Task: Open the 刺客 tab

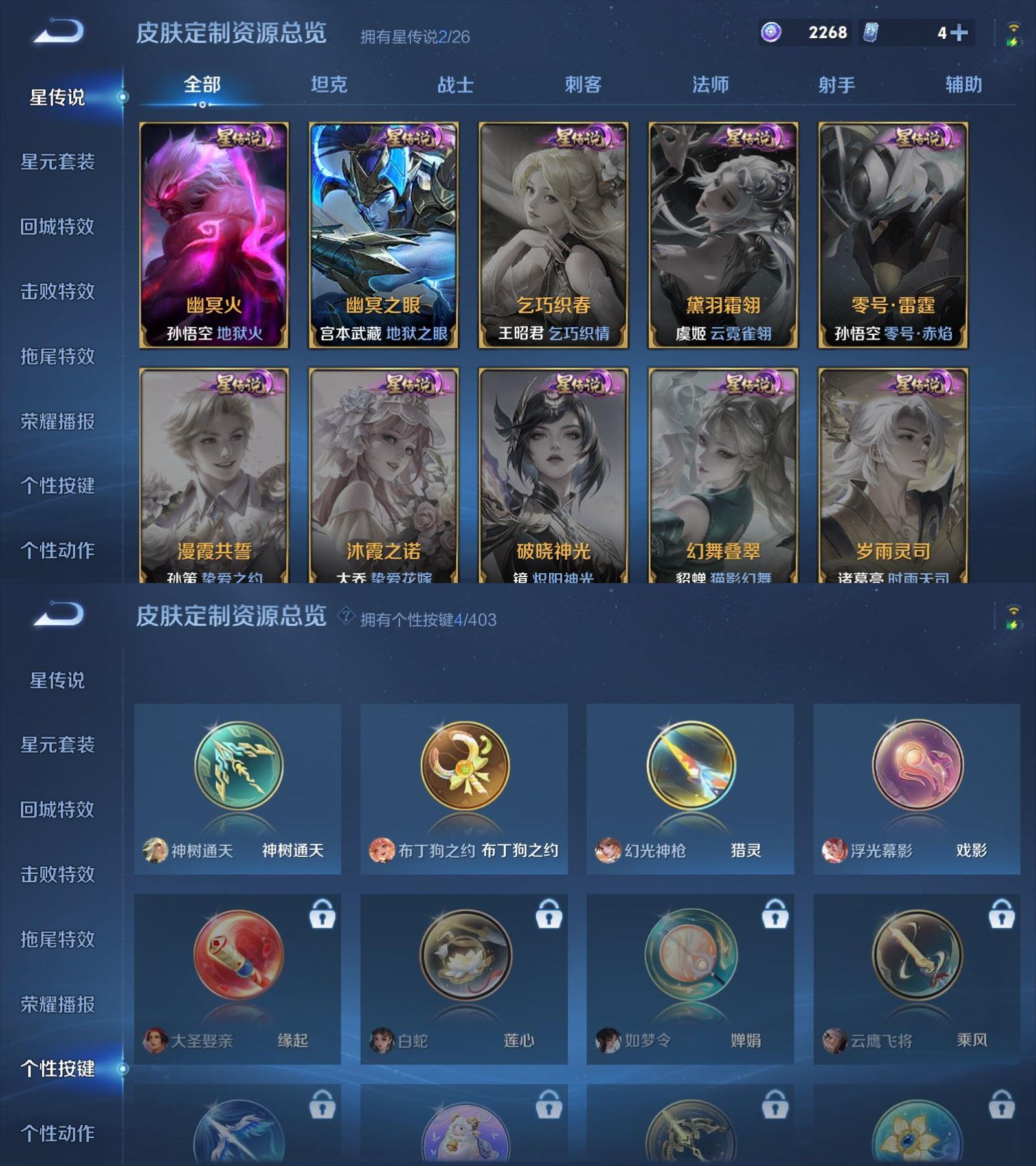Action: (x=583, y=85)
